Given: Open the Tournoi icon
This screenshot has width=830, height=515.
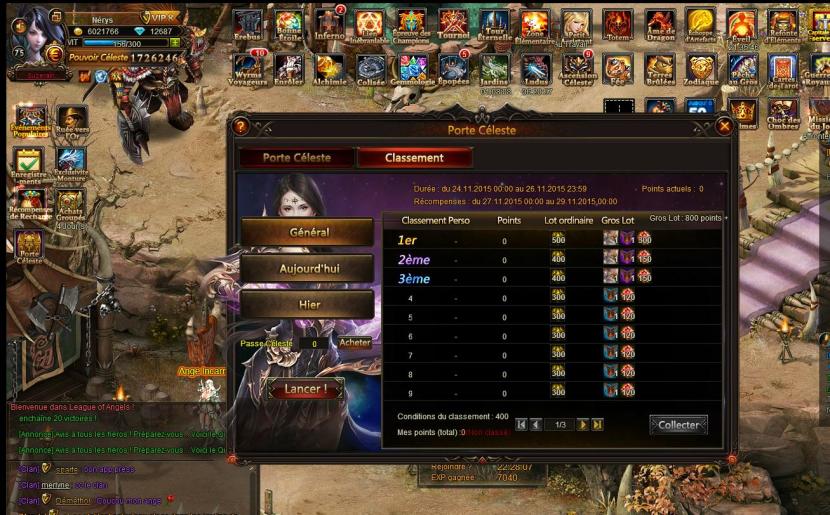Looking at the screenshot, I should [453, 24].
